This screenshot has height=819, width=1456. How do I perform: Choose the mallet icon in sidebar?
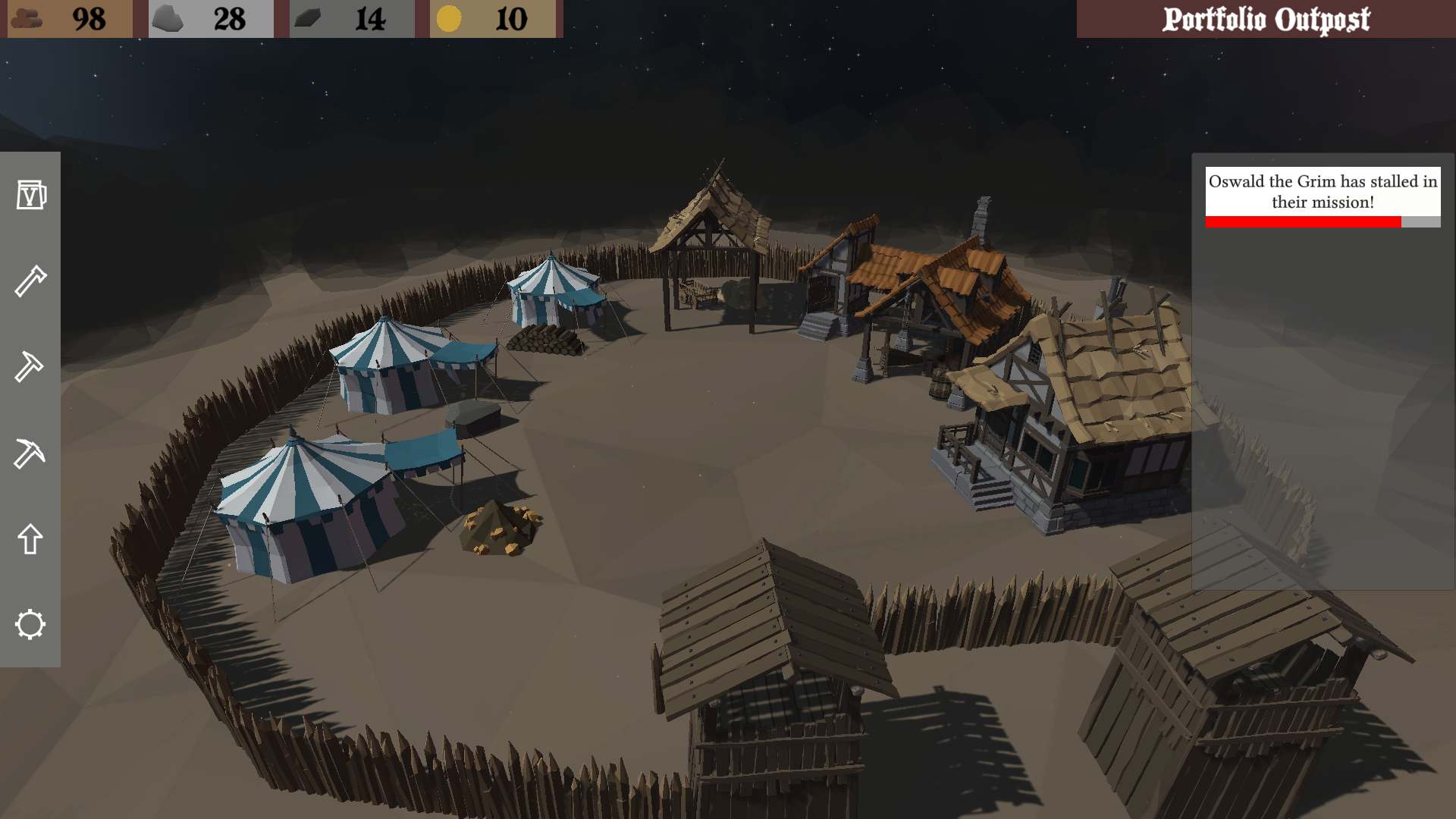coord(30,367)
